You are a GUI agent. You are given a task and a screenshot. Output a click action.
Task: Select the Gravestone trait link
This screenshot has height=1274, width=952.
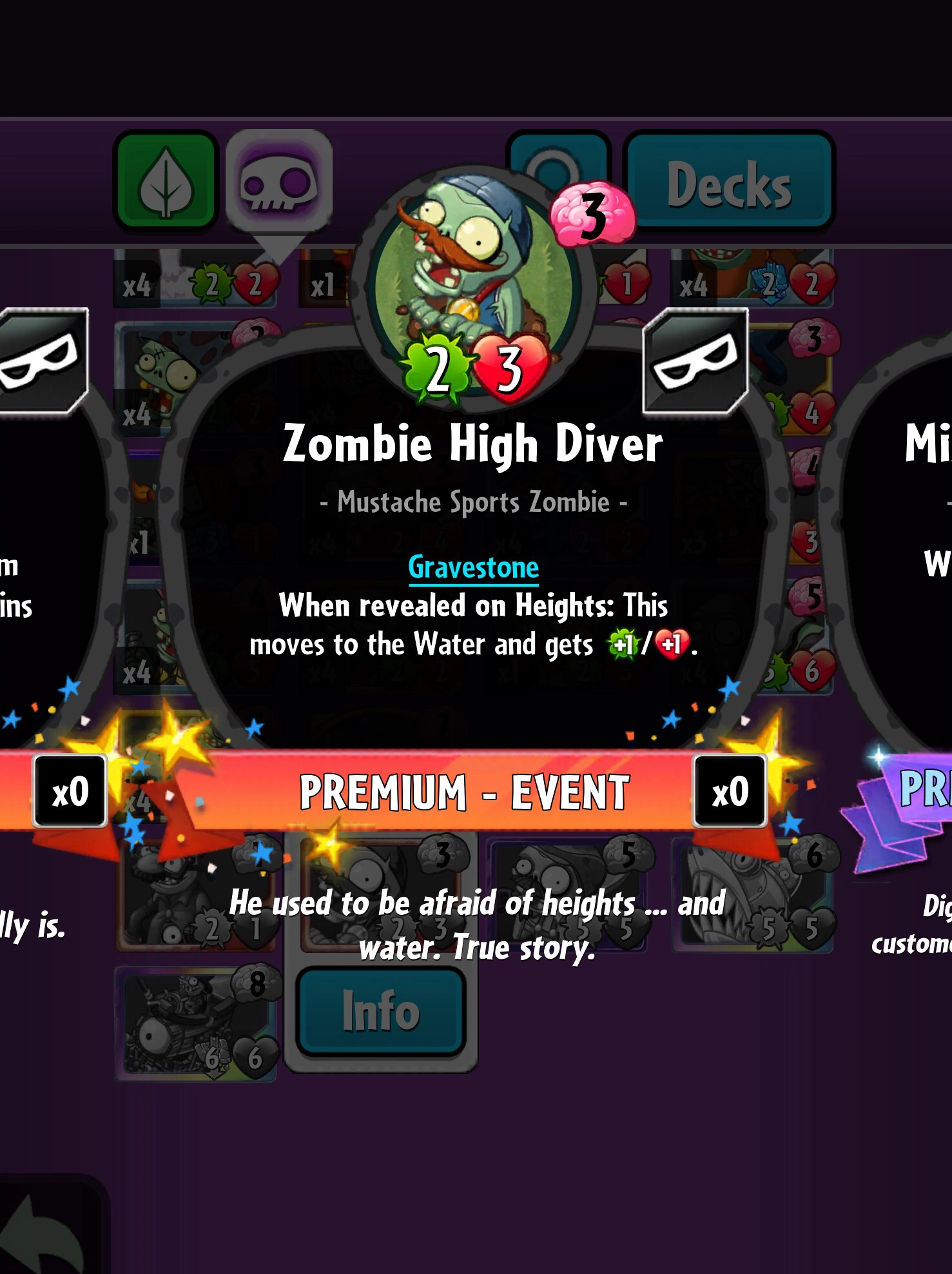coord(474,568)
